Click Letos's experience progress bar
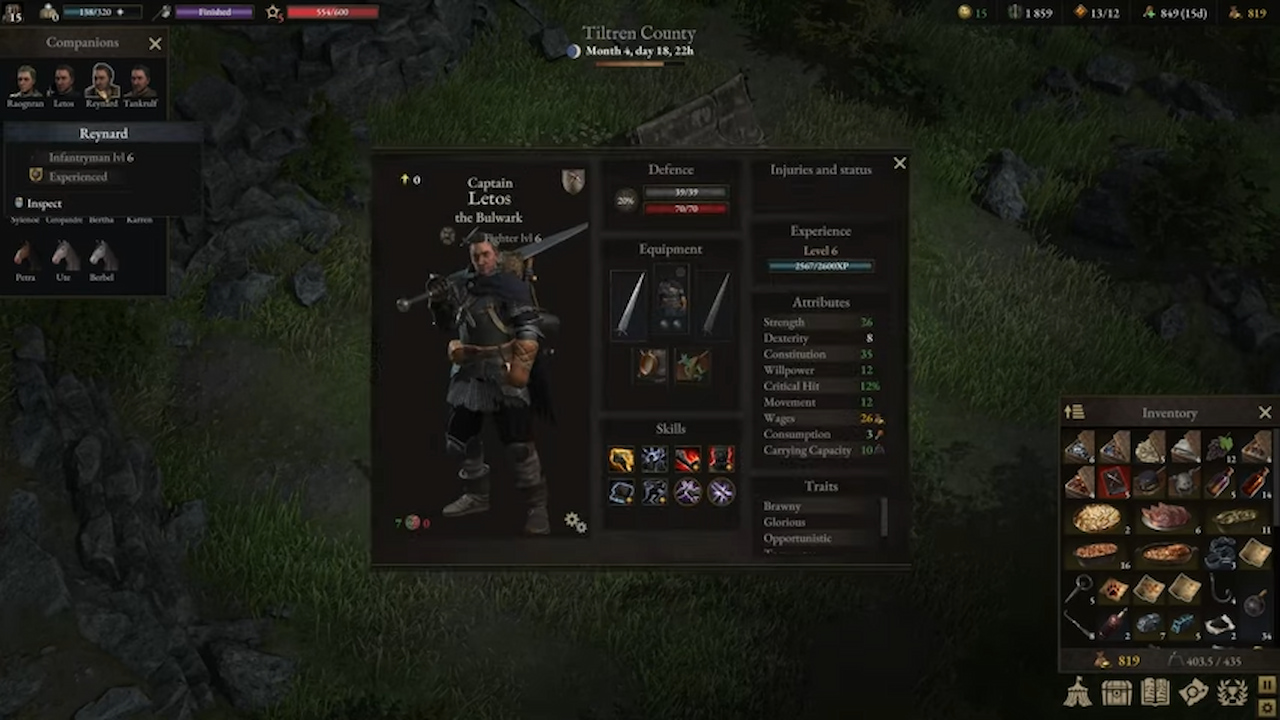Viewport: 1280px width, 720px height. point(820,265)
